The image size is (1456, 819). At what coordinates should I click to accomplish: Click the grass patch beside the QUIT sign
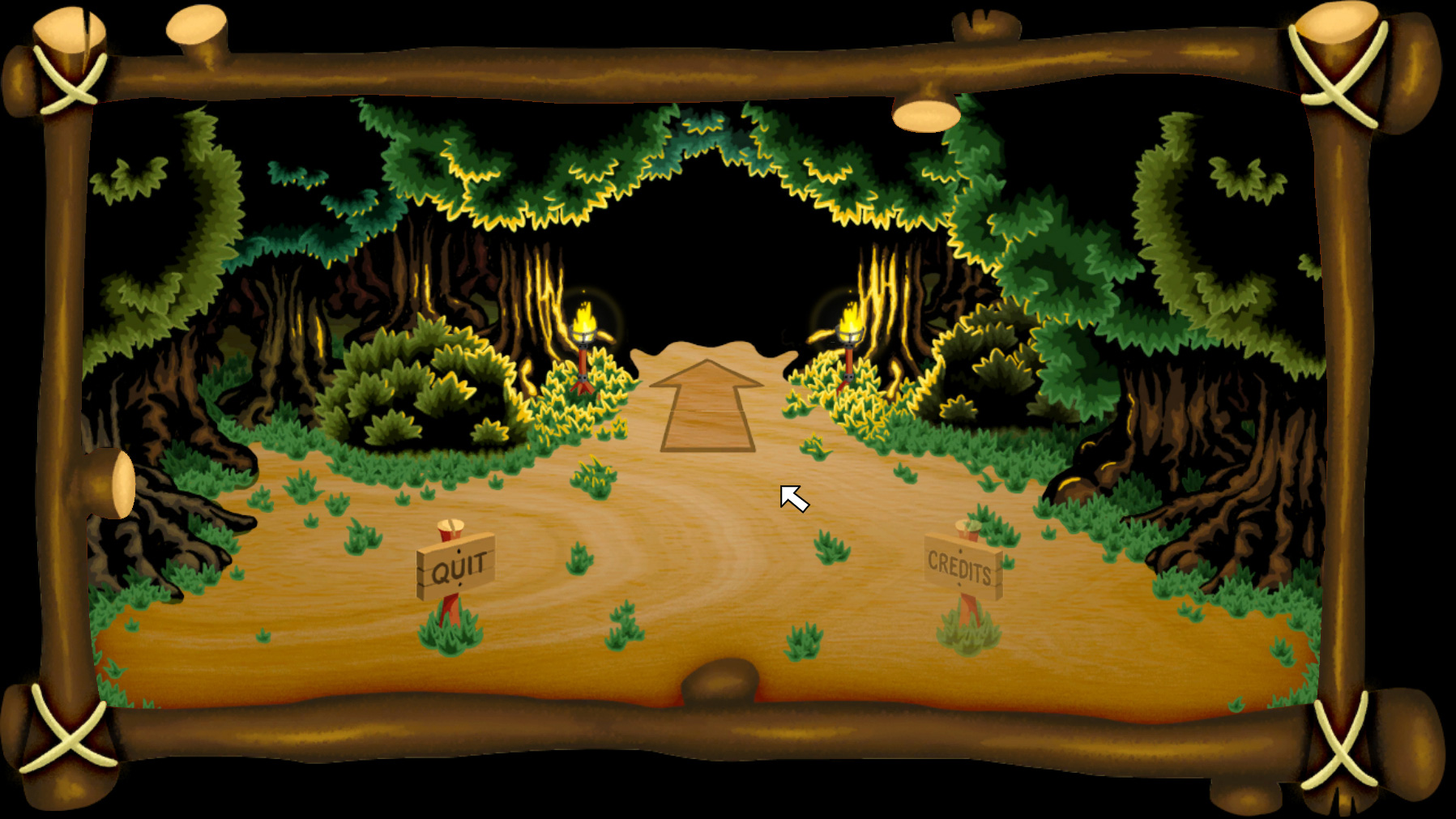(576, 563)
